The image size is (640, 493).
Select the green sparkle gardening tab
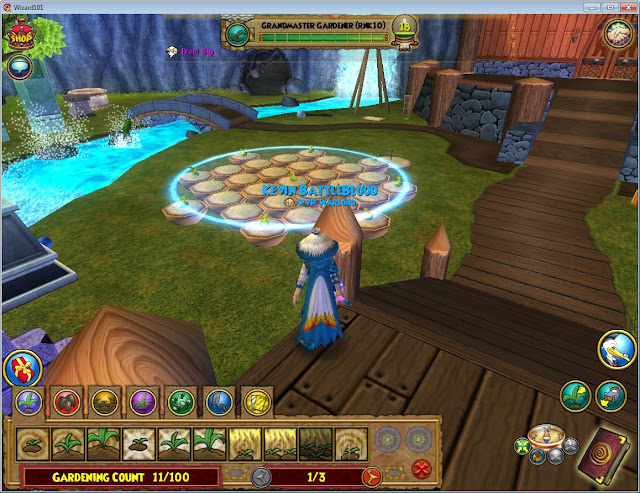coord(180,402)
